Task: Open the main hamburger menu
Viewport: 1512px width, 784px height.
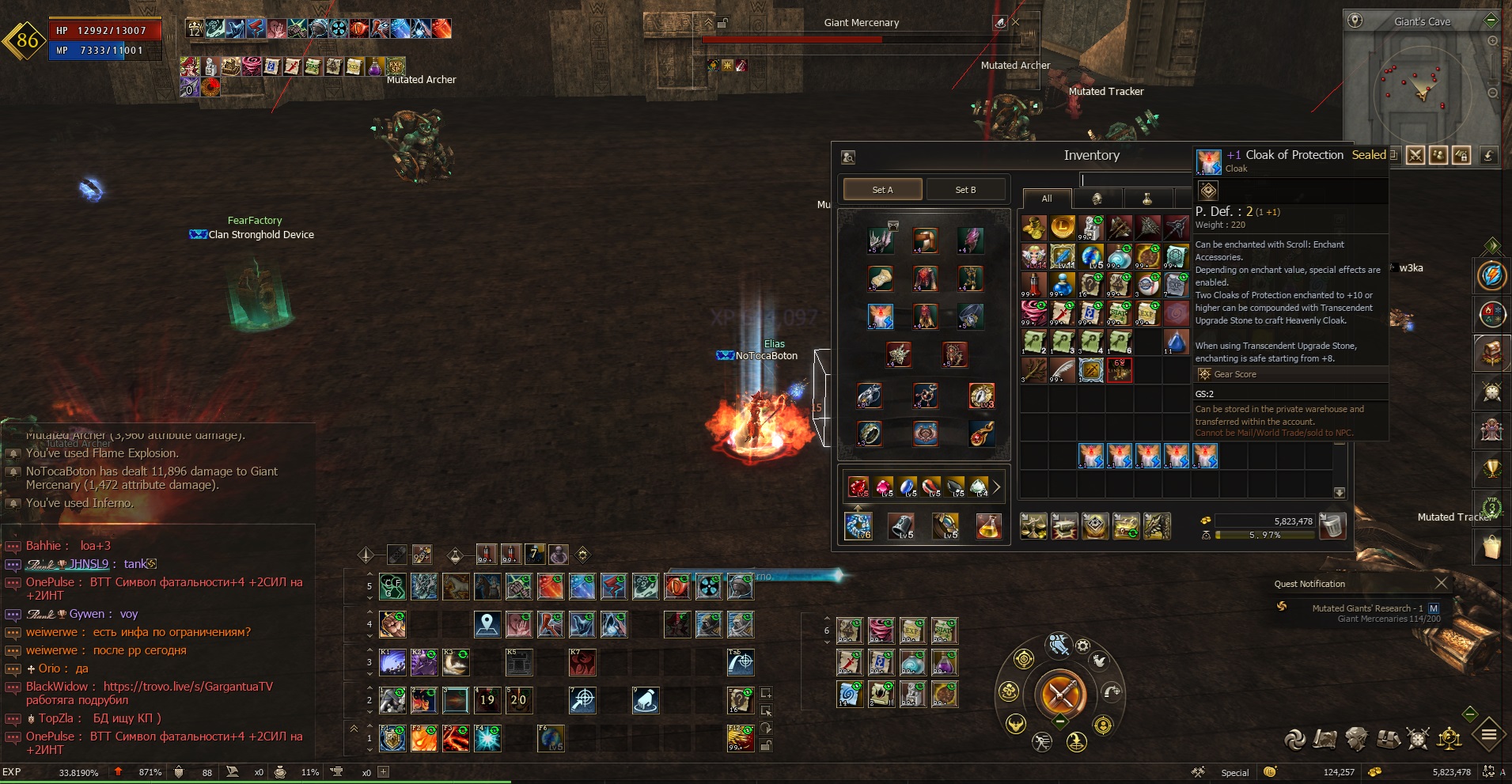Action: click(x=1488, y=736)
